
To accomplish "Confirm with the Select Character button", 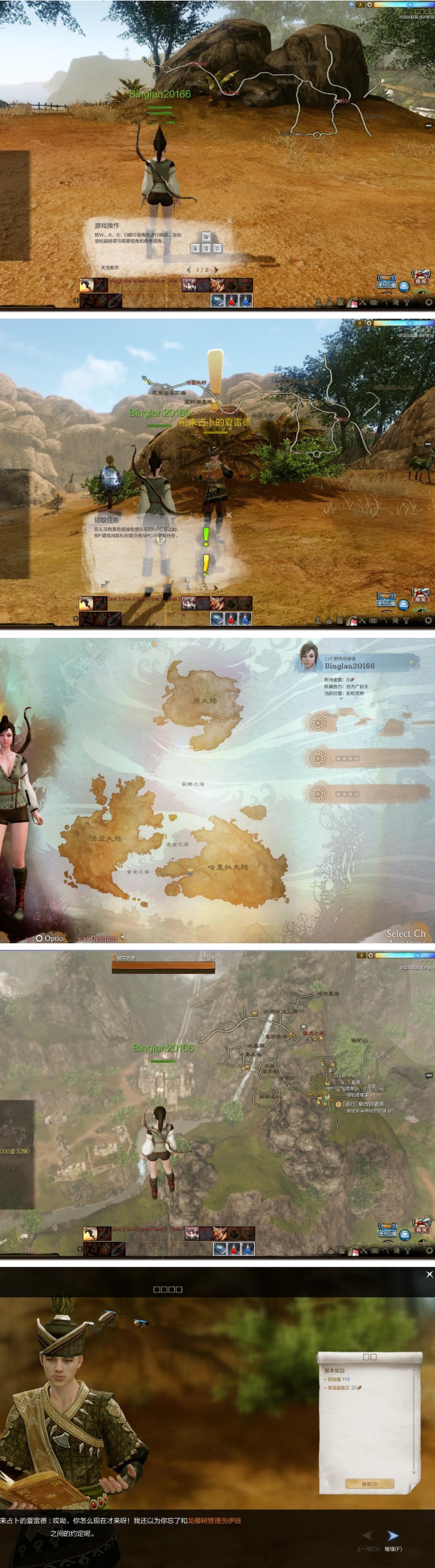I will pos(406,933).
